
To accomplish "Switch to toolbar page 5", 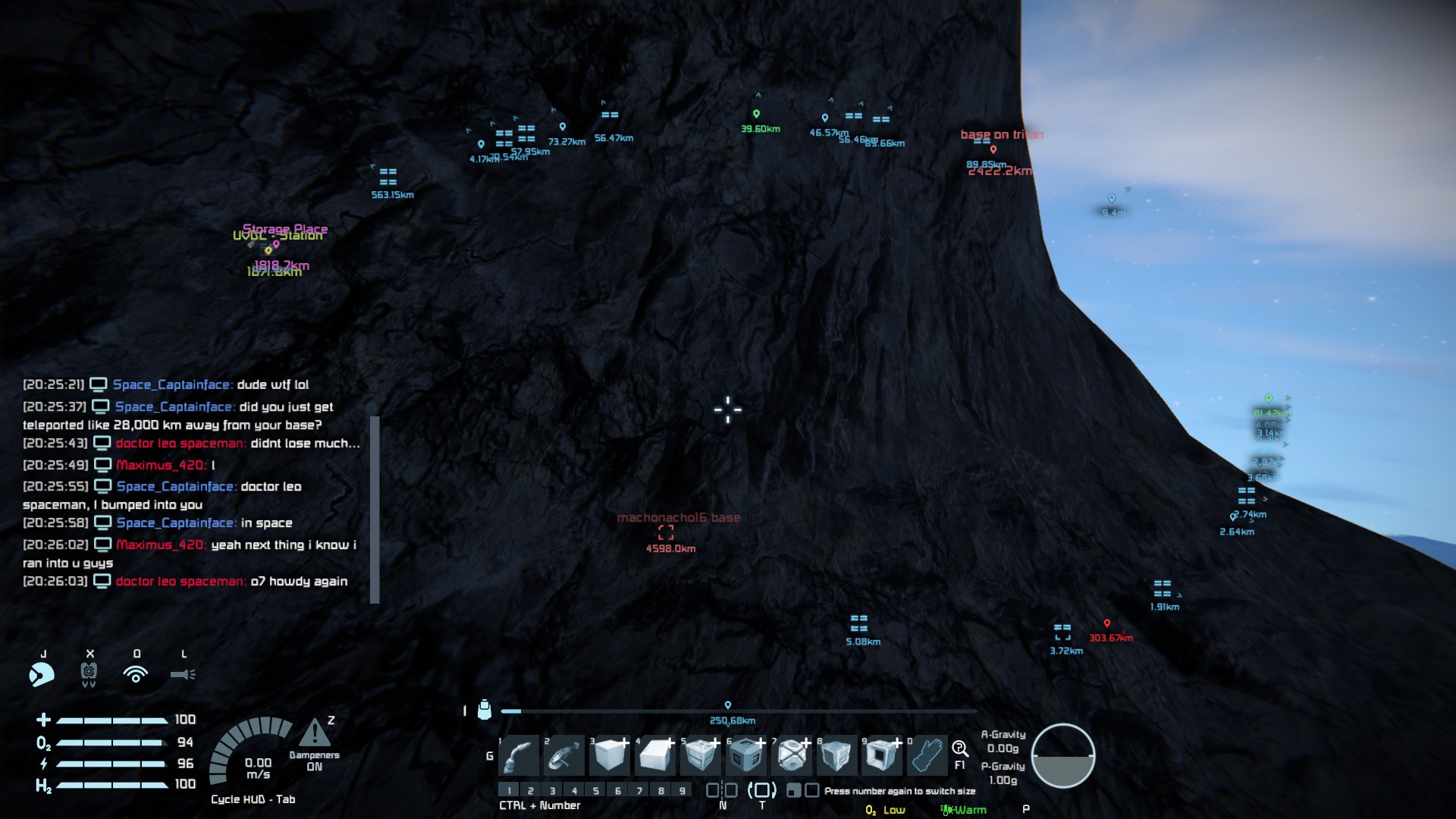I will point(596,791).
